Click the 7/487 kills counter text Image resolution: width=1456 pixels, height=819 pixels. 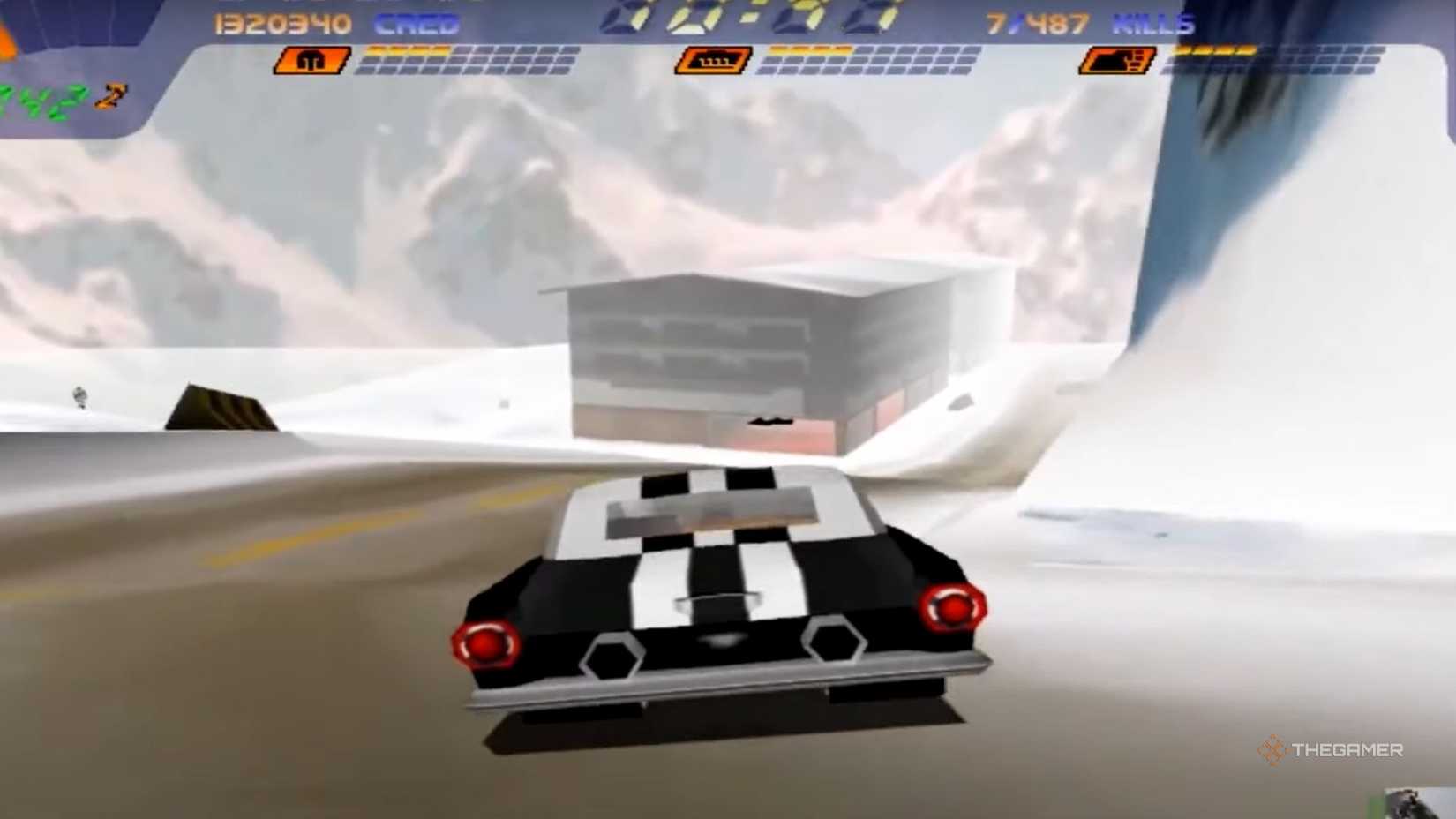[x=1039, y=21]
